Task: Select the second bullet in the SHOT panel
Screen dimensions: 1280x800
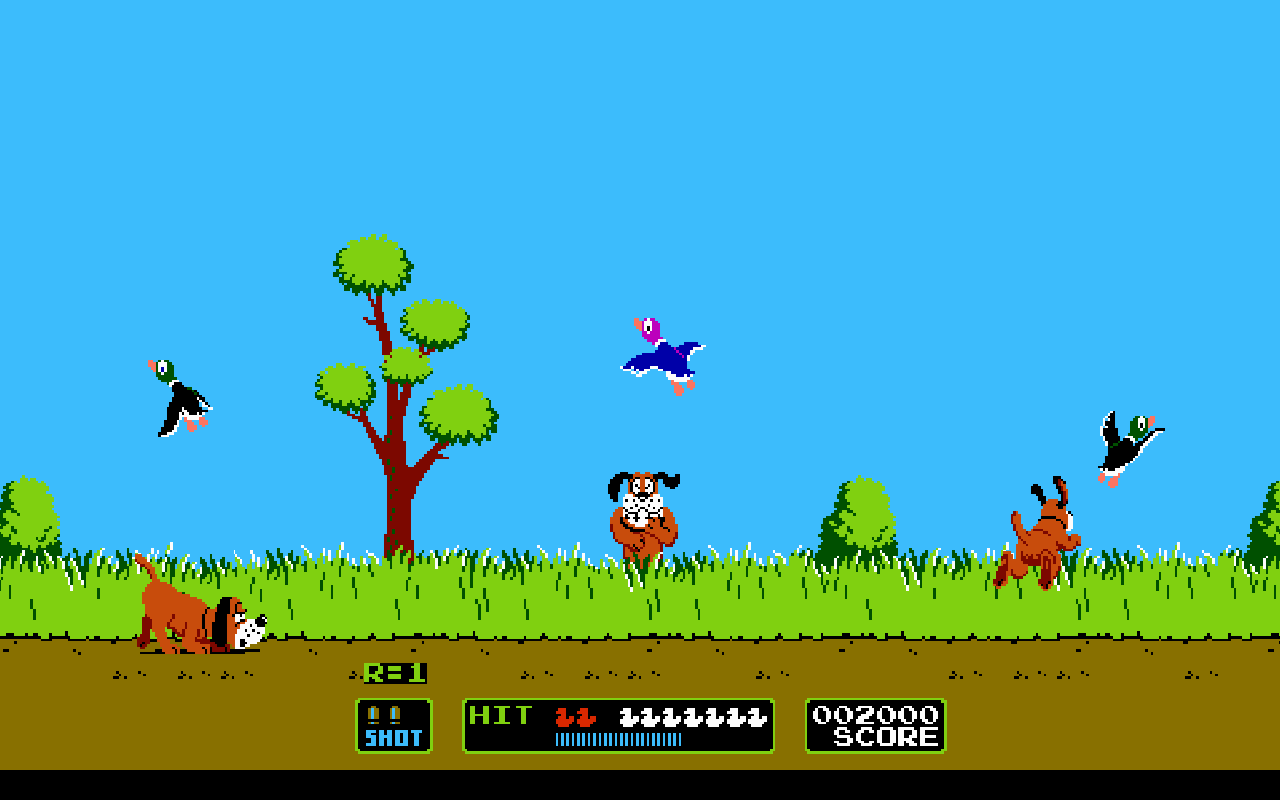Action: [393, 714]
